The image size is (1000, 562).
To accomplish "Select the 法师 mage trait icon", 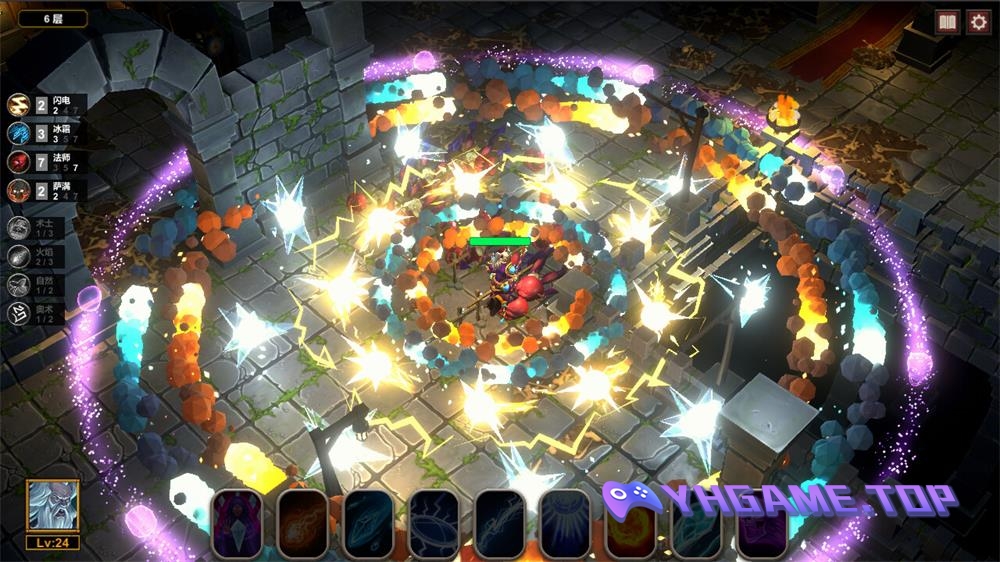I will point(19,161).
